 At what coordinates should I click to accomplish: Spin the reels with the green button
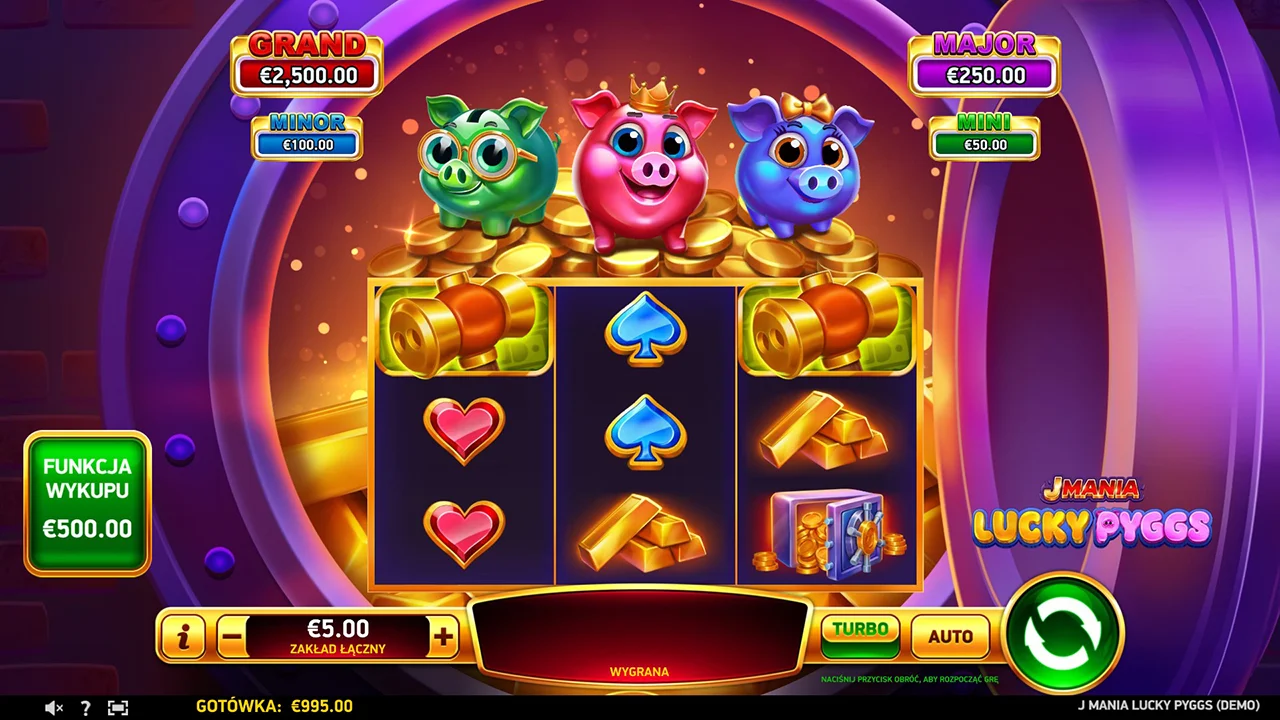point(1062,633)
